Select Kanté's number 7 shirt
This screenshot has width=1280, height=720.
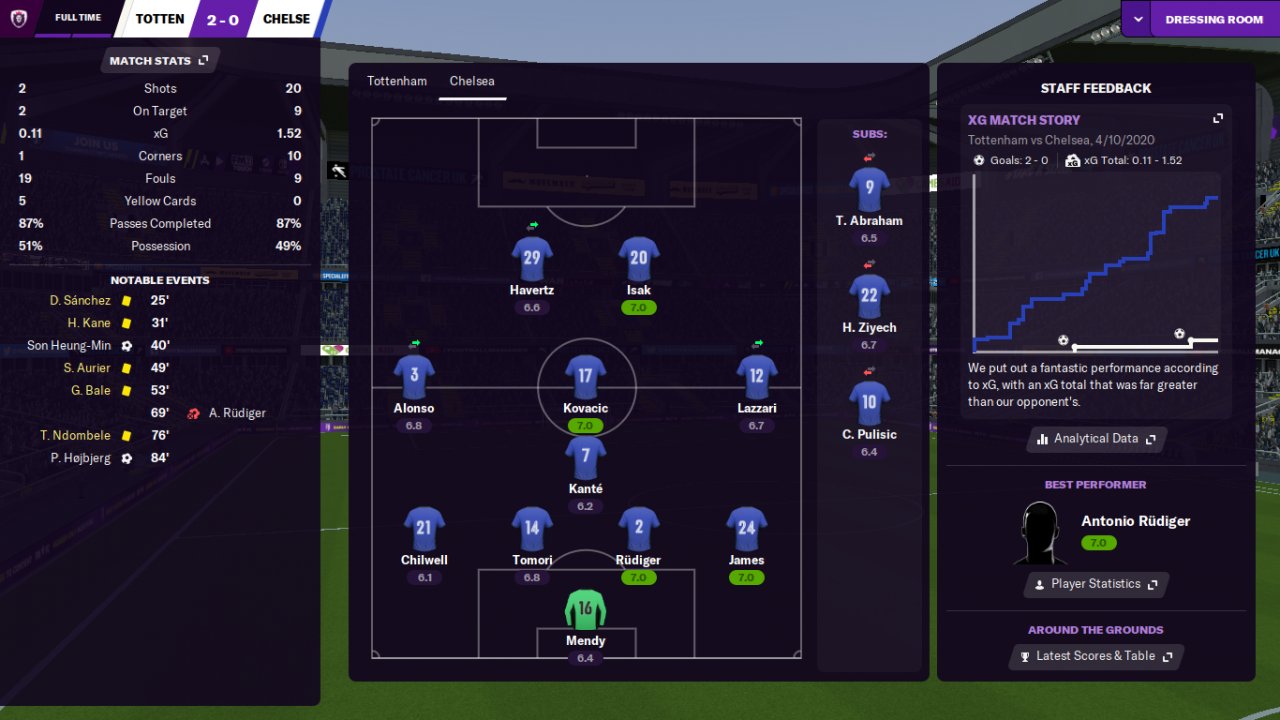tap(585, 458)
